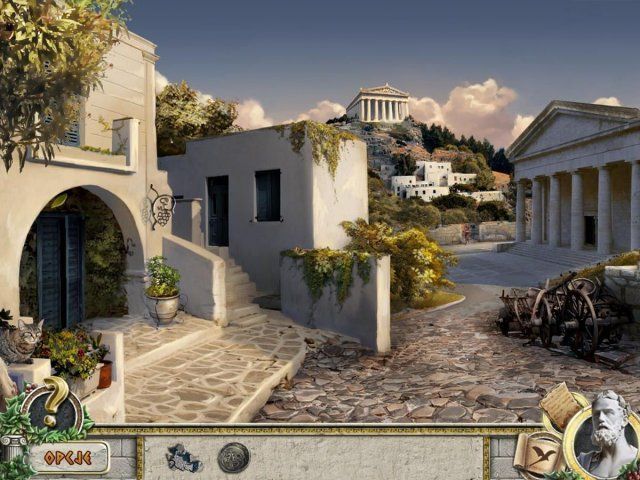Open the OPCJE options menu
640x480 pixels.
(67, 458)
